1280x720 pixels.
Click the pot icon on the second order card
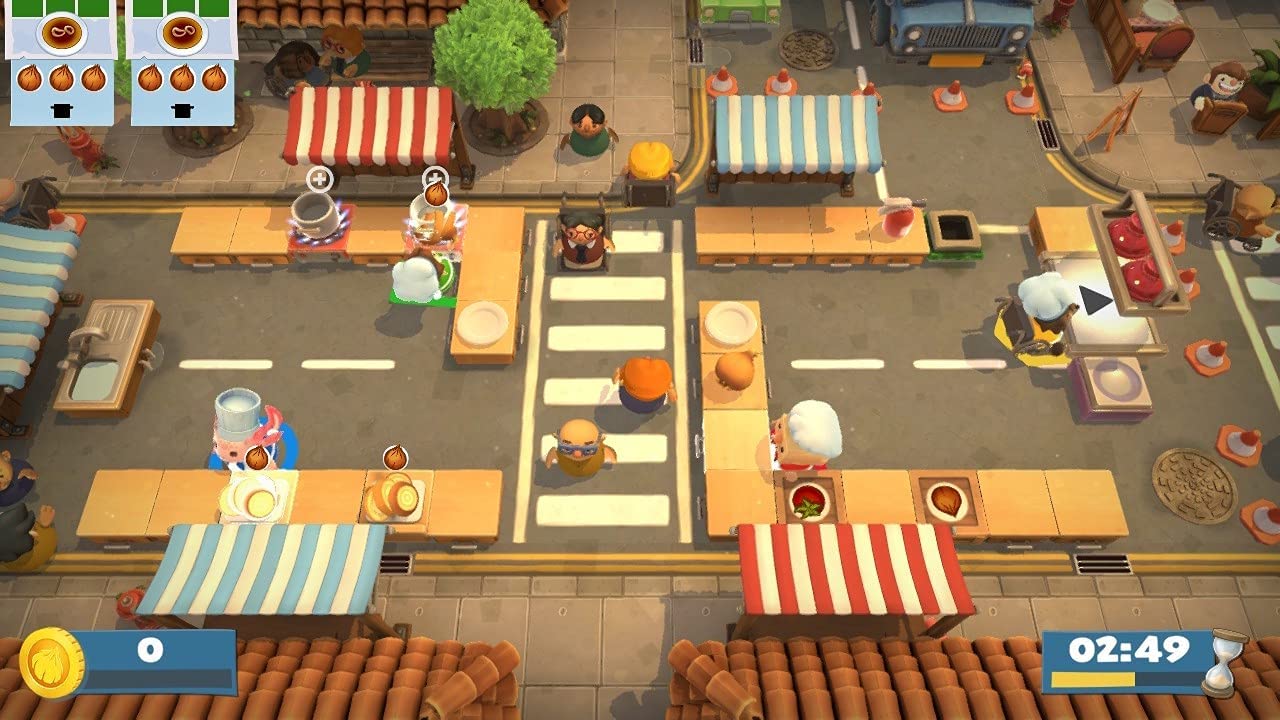tap(181, 111)
